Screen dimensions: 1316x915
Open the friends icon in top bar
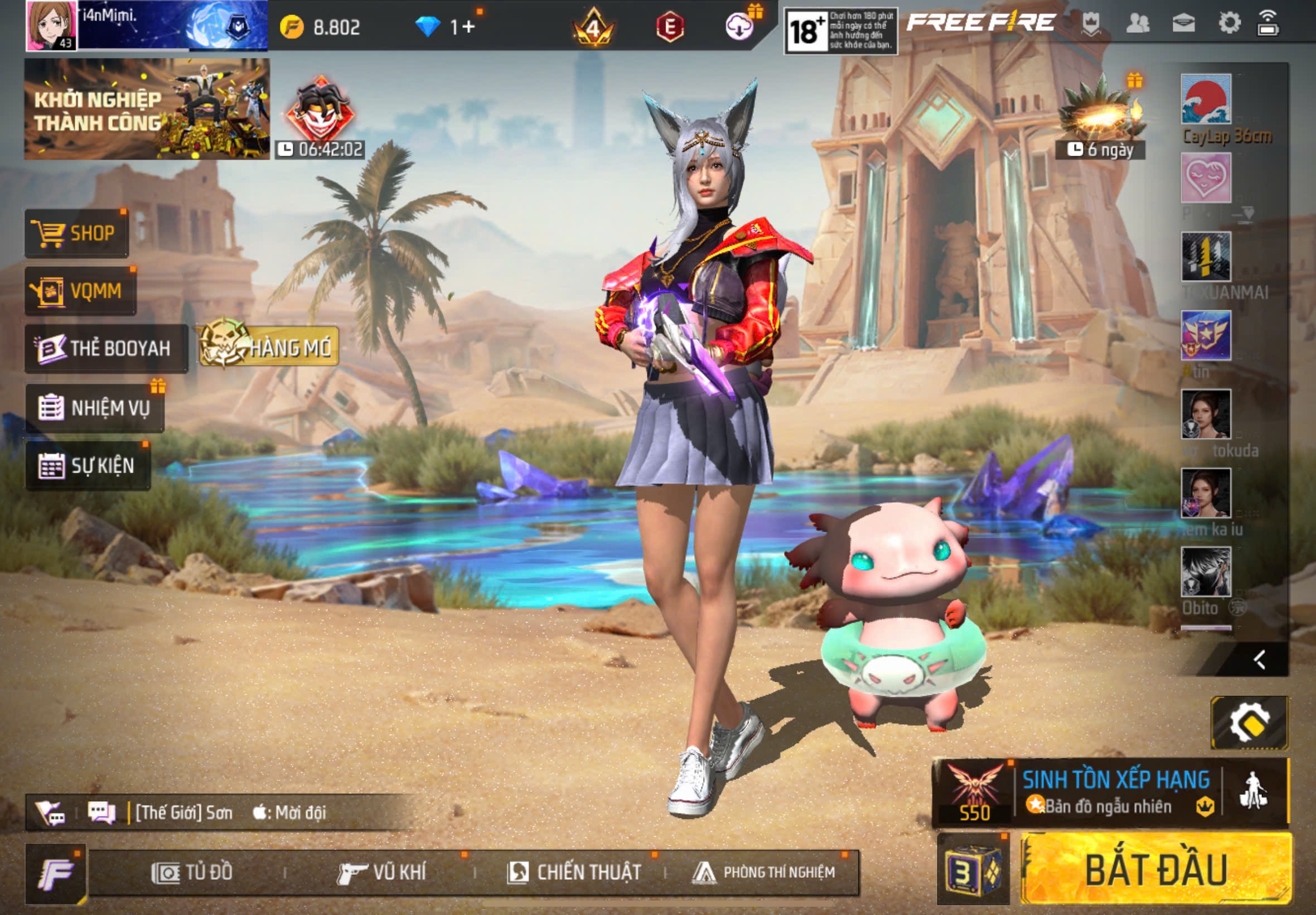click(1137, 23)
